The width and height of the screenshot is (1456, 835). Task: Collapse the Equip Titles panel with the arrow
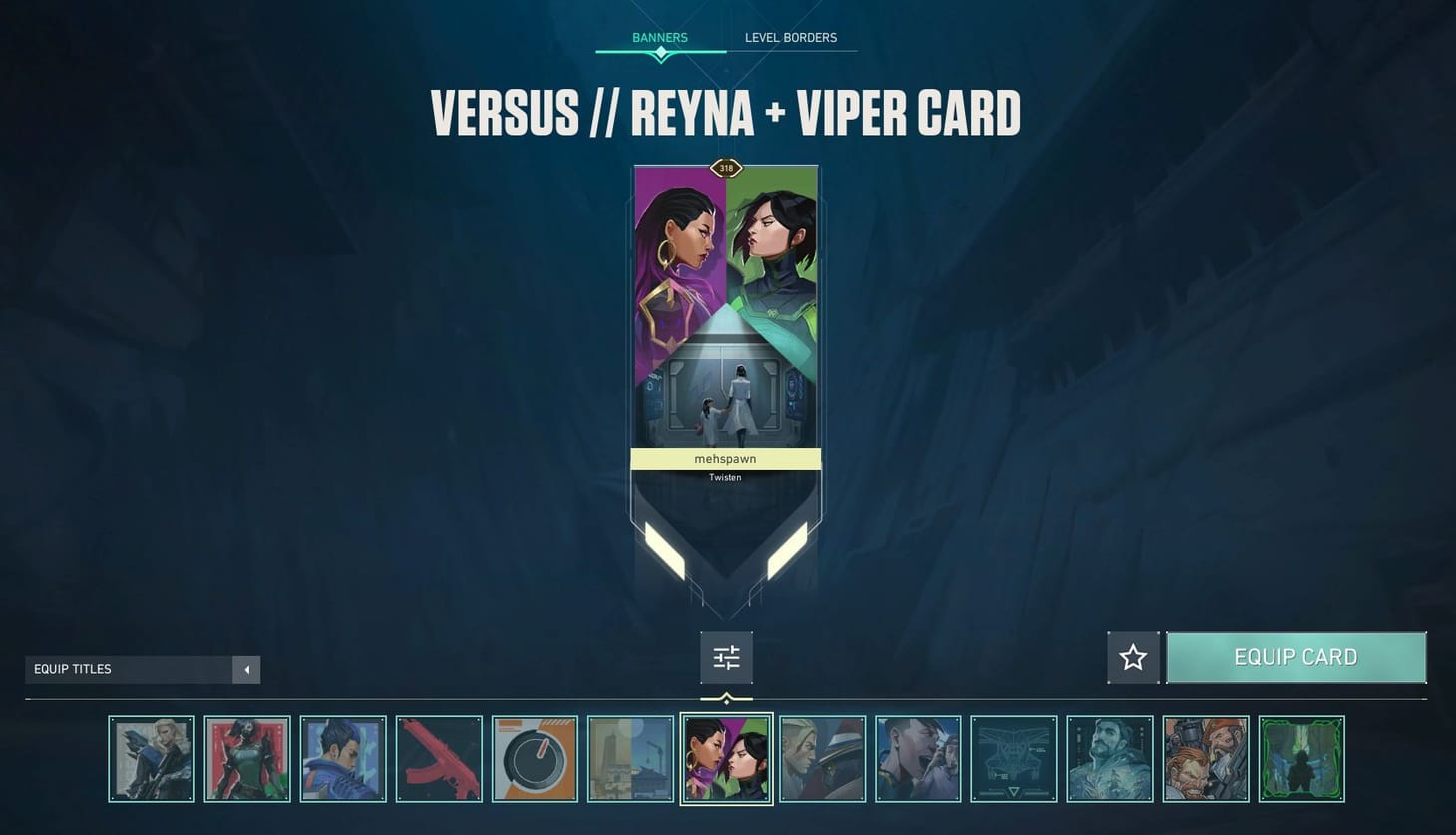coord(246,669)
